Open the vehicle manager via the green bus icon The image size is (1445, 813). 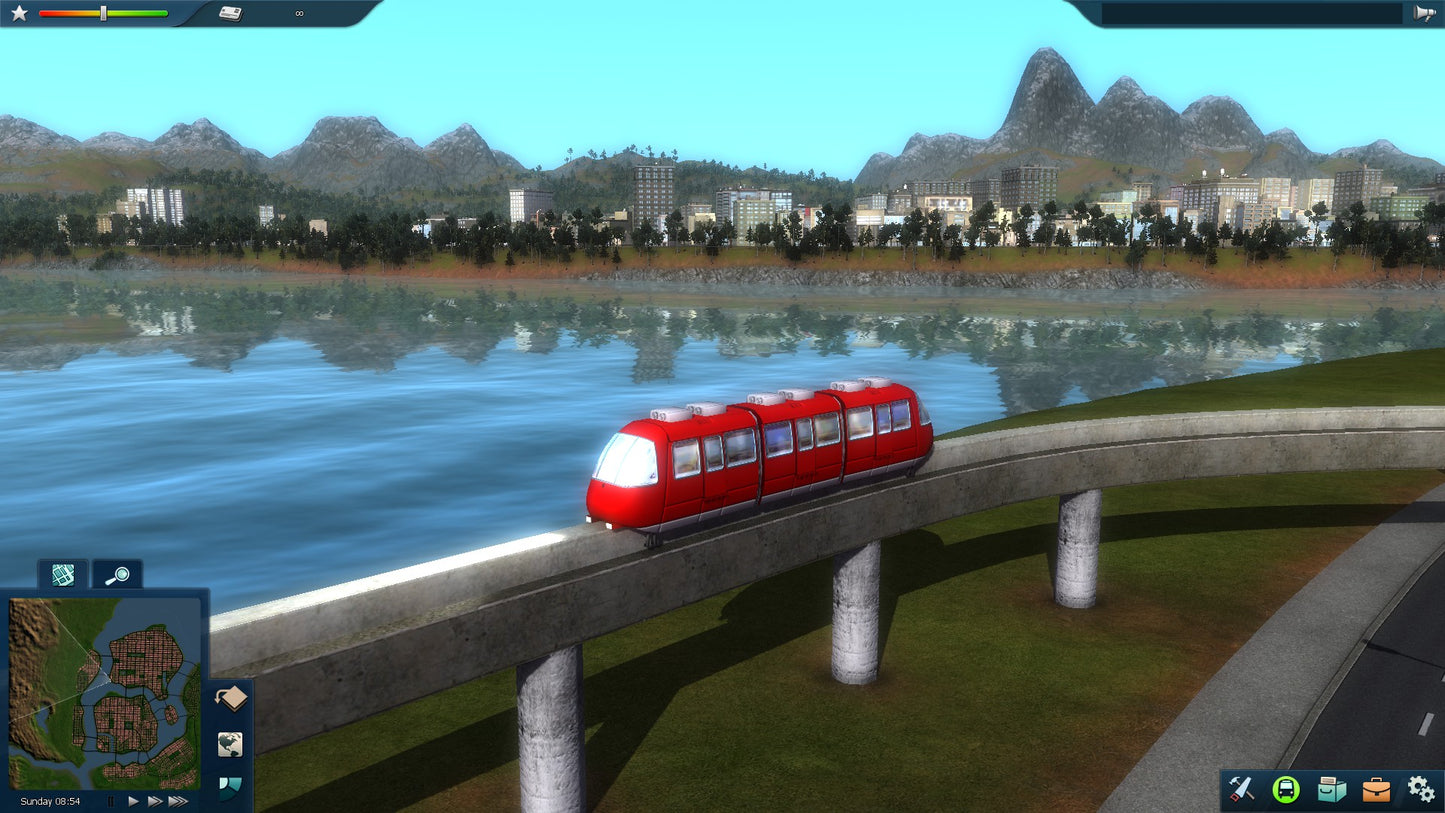tap(1285, 790)
